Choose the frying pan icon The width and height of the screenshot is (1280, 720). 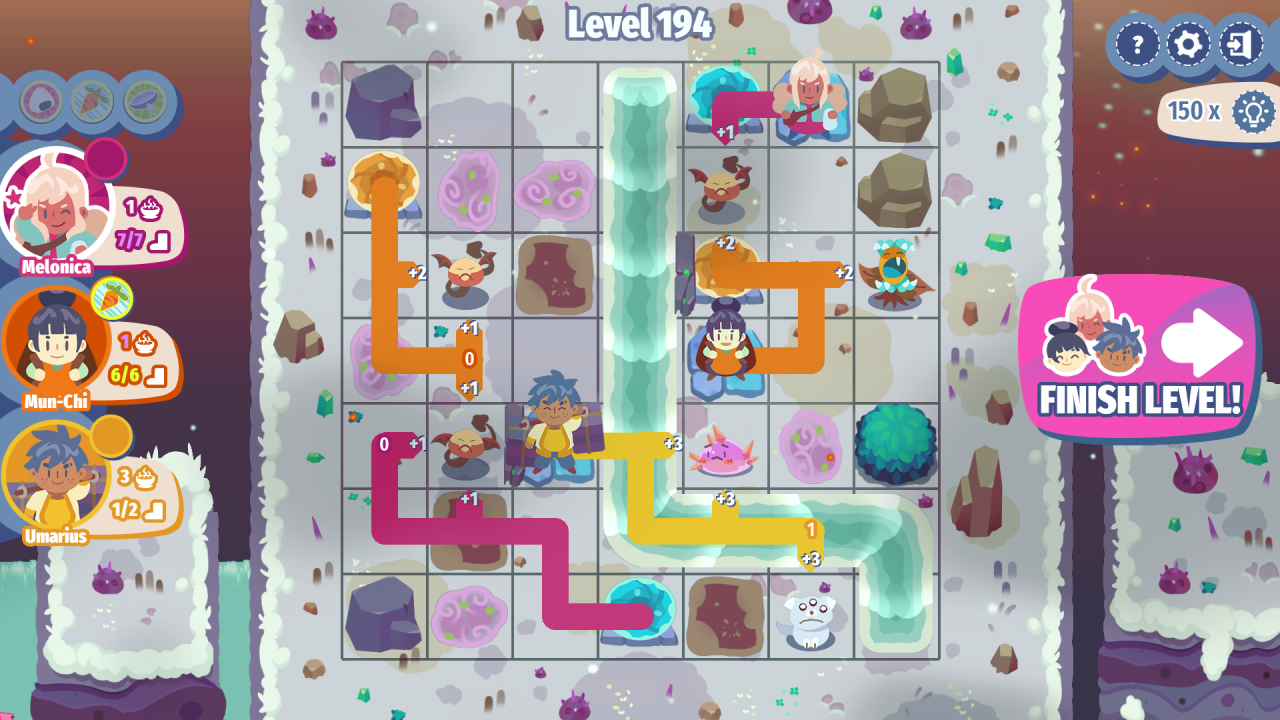pyautogui.click(x=145, y=101)
